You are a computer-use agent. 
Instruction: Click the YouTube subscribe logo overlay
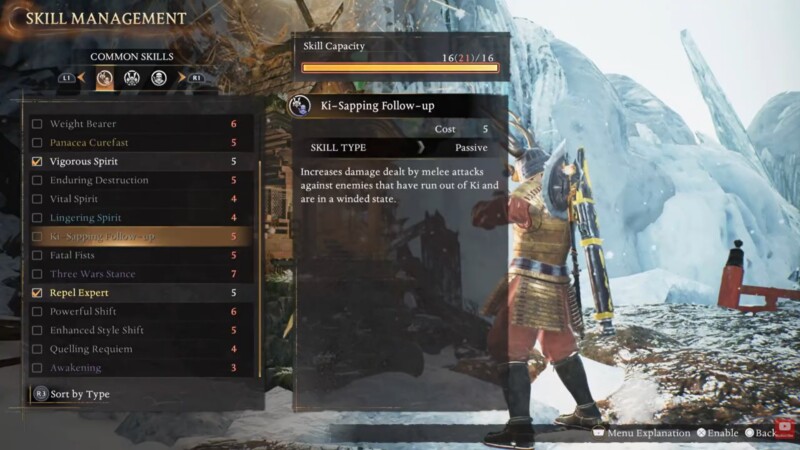click(x=786, y=429)
